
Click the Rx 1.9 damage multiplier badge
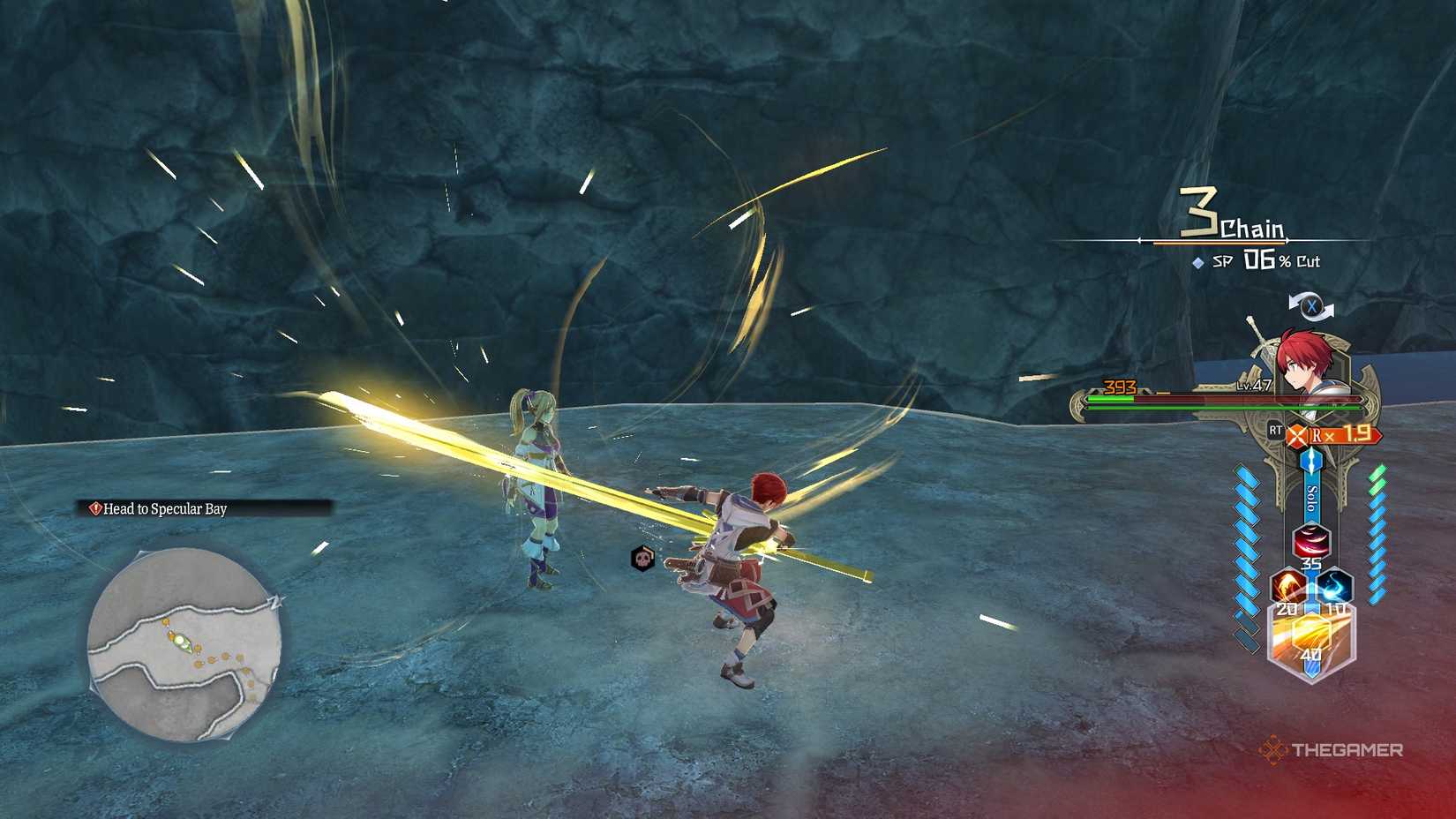pyautogui.click(x=1343, y=435)
